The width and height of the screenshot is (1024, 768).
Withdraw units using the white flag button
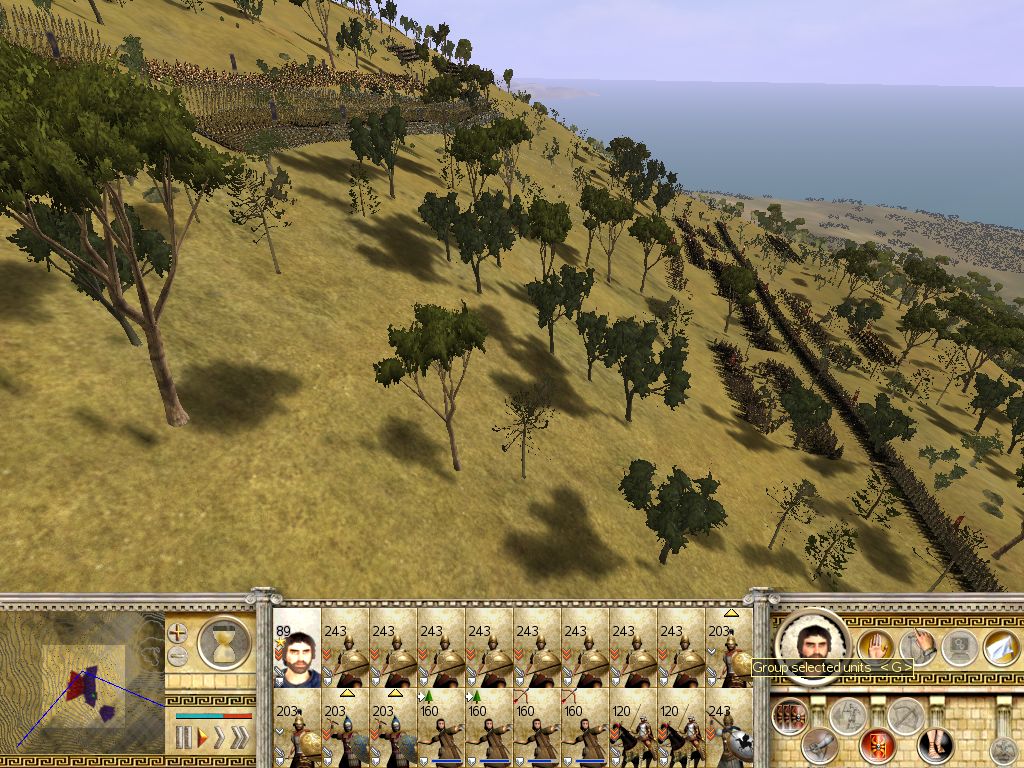point(1000,647)
